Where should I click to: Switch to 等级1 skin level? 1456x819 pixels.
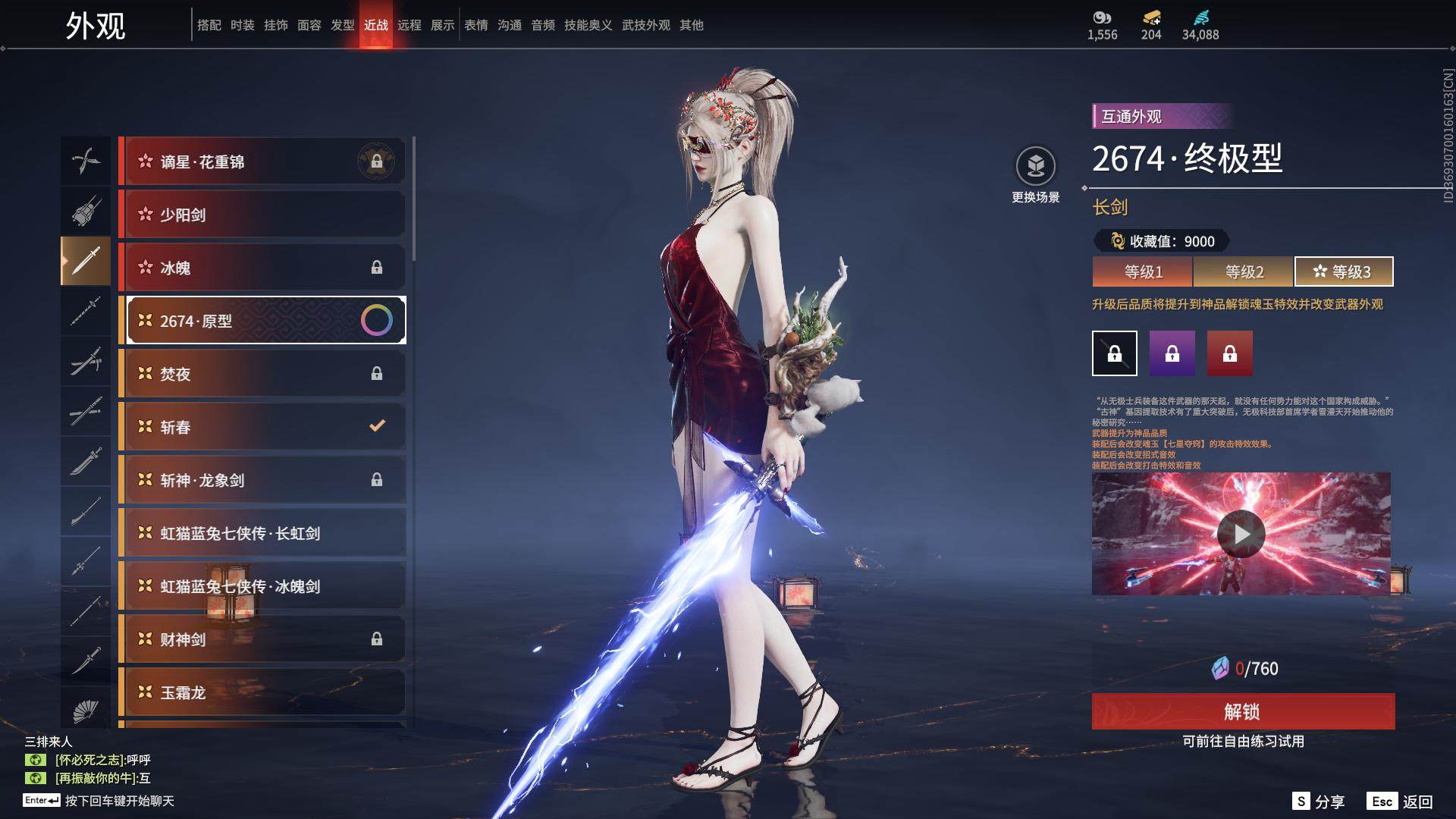[1143, 271]
